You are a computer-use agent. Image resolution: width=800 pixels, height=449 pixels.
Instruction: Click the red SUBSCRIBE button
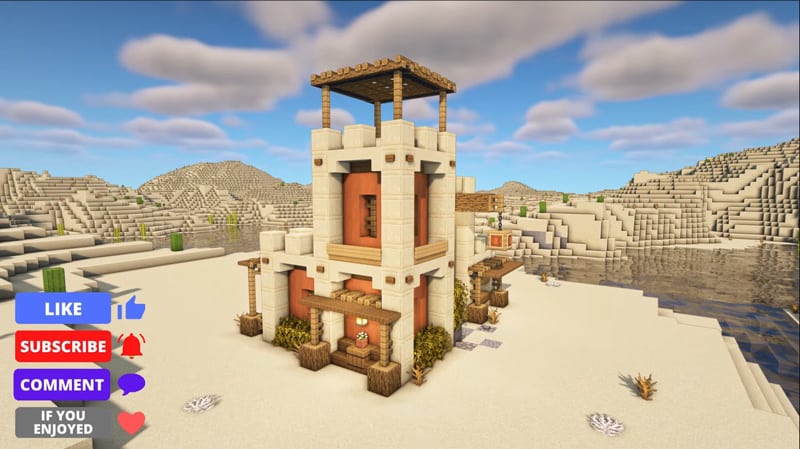(62, 346)
